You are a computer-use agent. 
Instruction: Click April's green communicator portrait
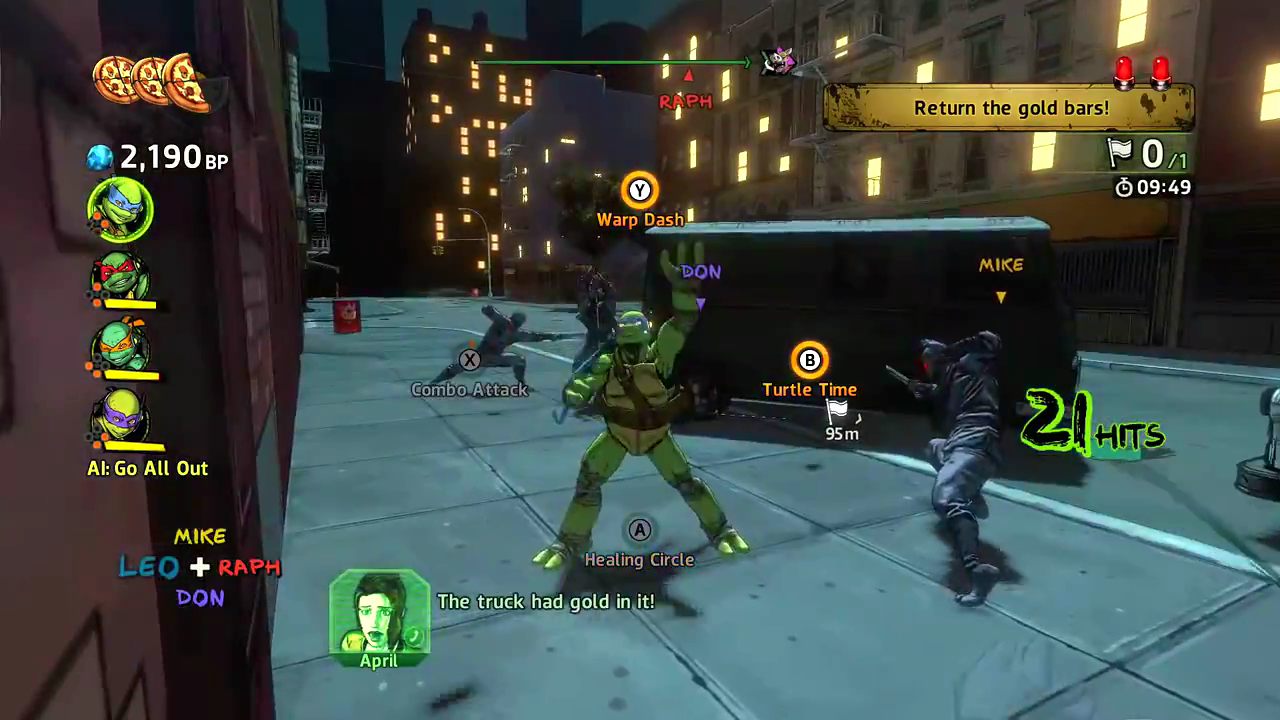pos(379,612)
